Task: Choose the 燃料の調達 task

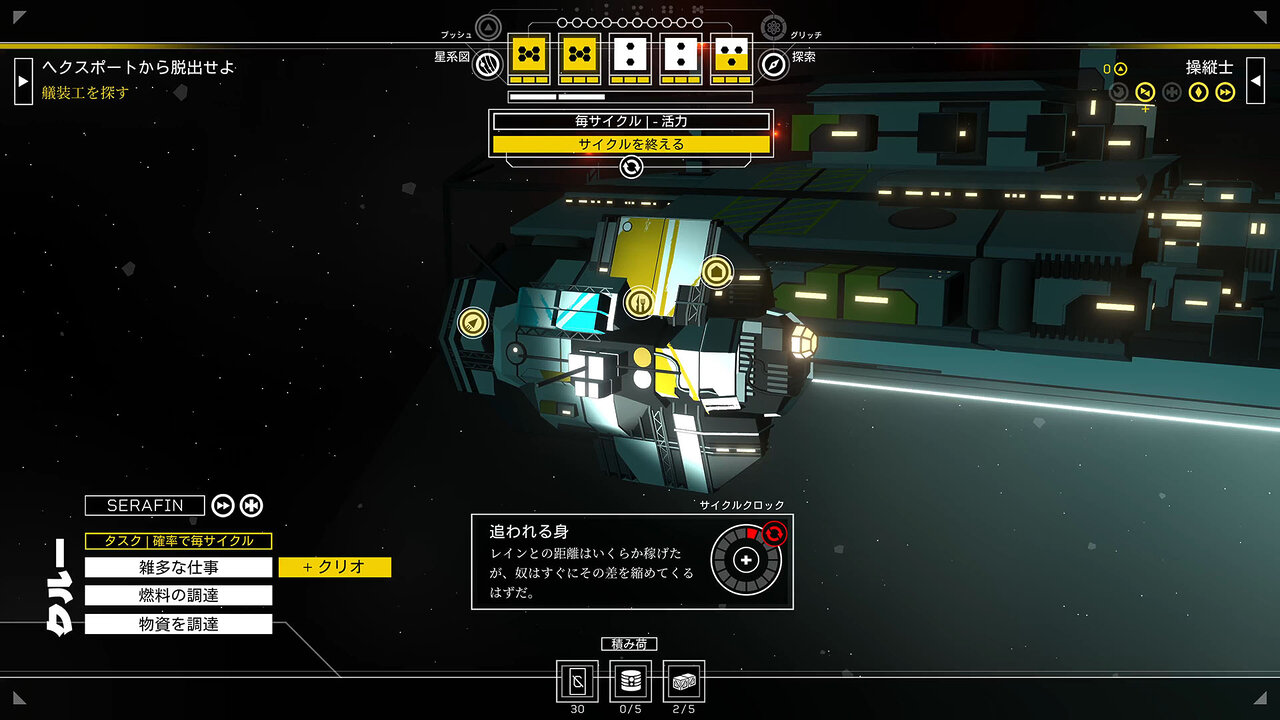Action: point(178,596)
